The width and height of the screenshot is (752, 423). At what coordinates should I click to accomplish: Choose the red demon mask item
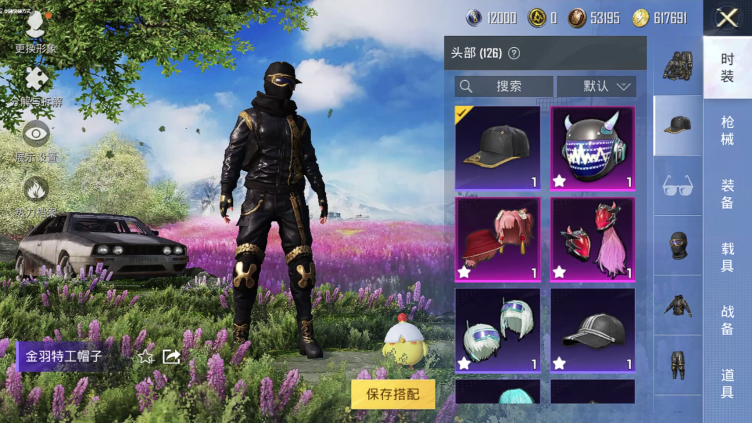592,238
